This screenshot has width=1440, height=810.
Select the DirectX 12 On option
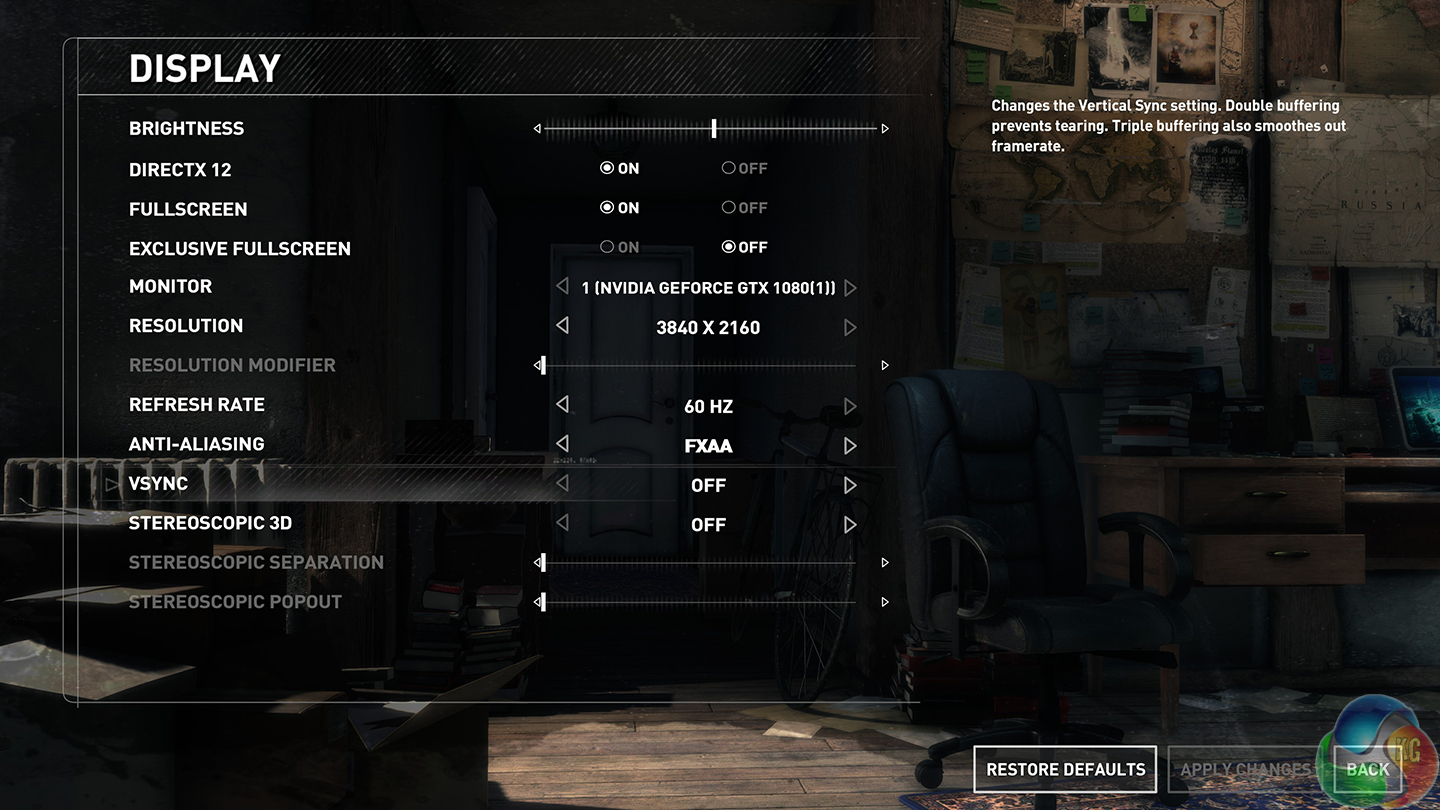[619, 168]
